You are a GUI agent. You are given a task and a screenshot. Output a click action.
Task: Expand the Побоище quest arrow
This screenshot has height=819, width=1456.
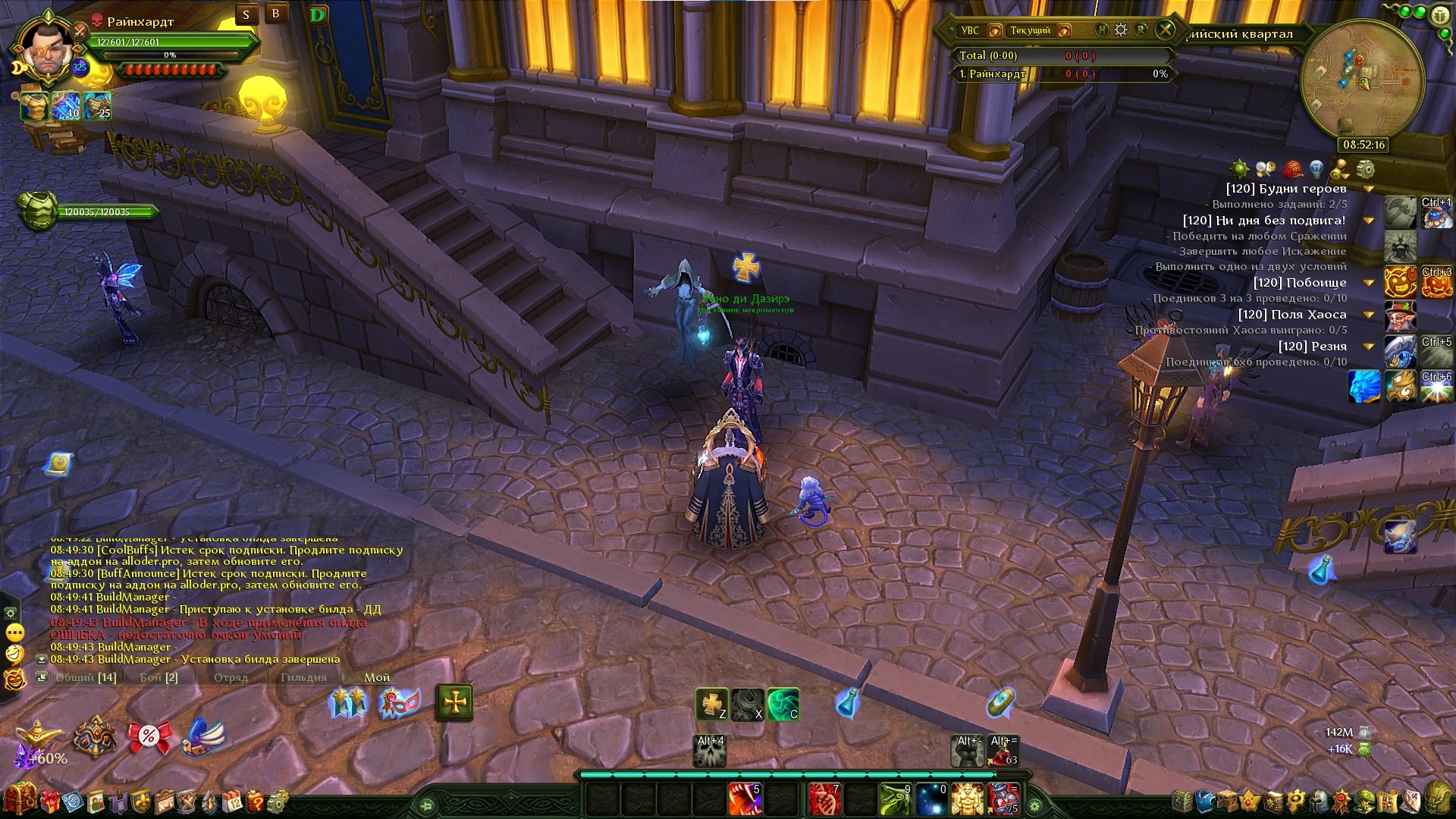tap(1370, 283)
